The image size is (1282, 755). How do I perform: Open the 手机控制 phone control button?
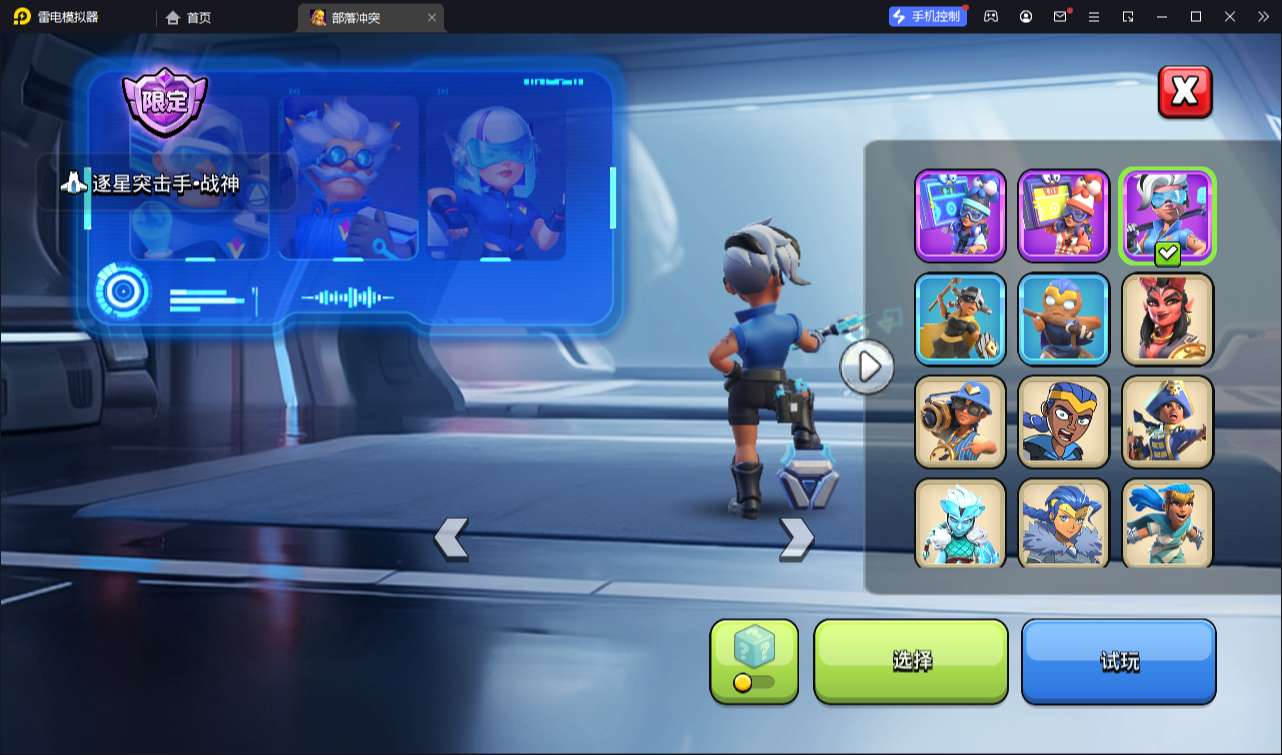pyautogui.click(x=928, y=16)
